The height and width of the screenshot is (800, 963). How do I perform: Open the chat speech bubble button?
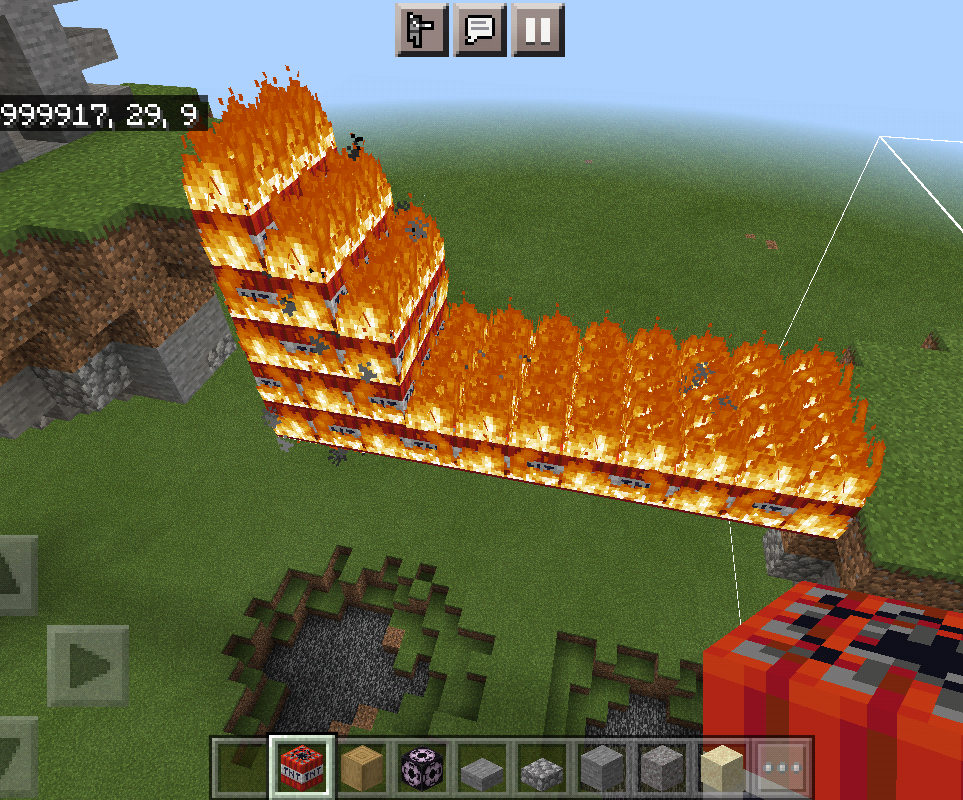pyautogui.click(x=479, y=30)
